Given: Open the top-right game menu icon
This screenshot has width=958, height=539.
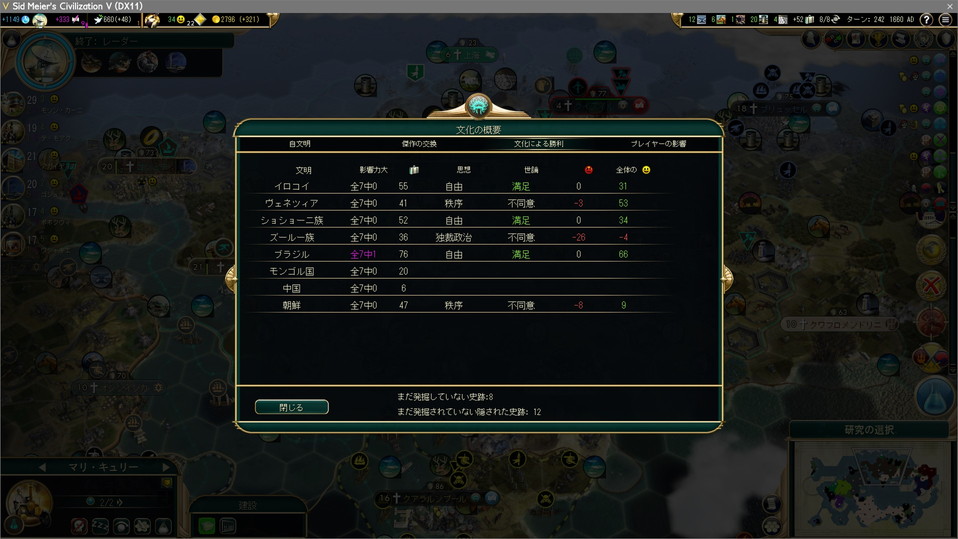Looking at the screenshot, I should 945,19.
